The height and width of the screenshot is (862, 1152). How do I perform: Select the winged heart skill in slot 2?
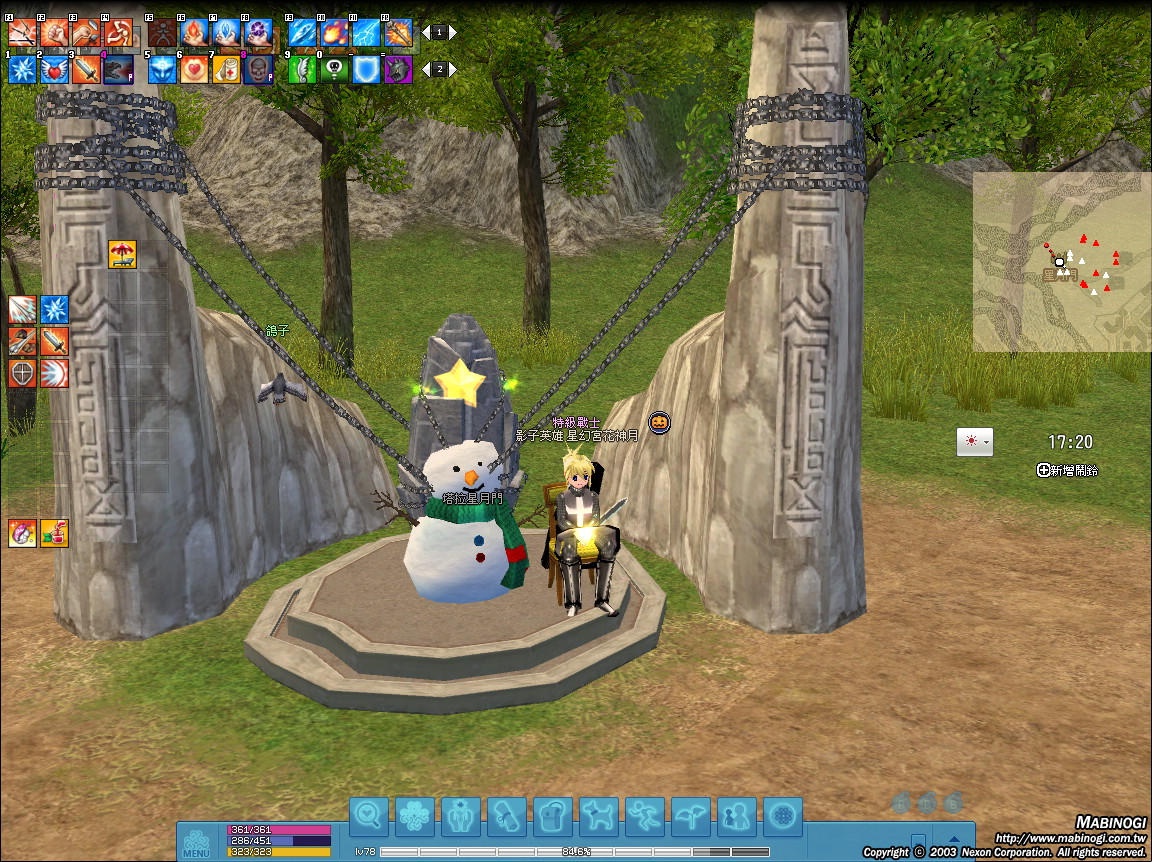(54, 69)
